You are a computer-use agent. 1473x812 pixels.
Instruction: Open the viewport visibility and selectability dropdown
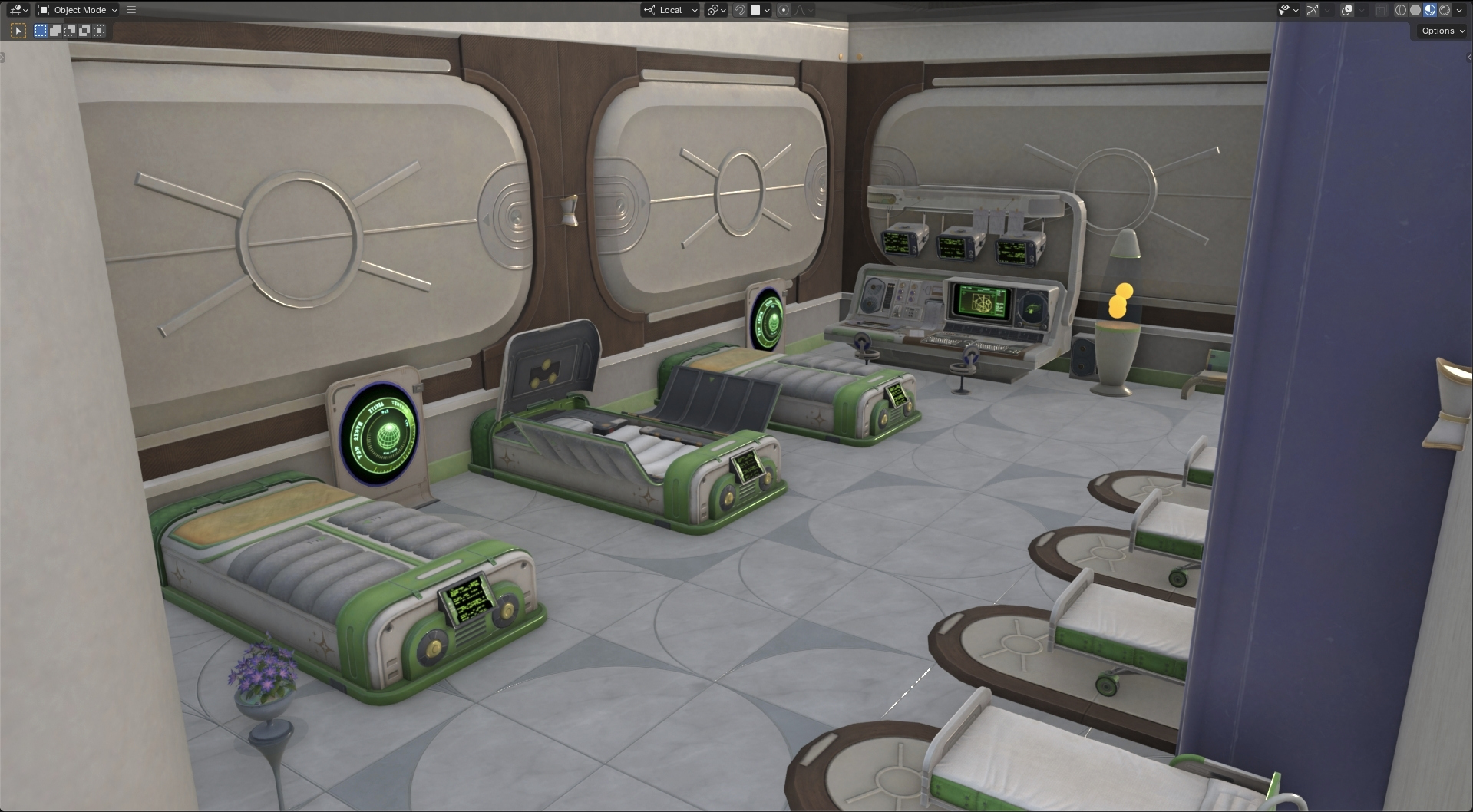tap(1288, 10)
